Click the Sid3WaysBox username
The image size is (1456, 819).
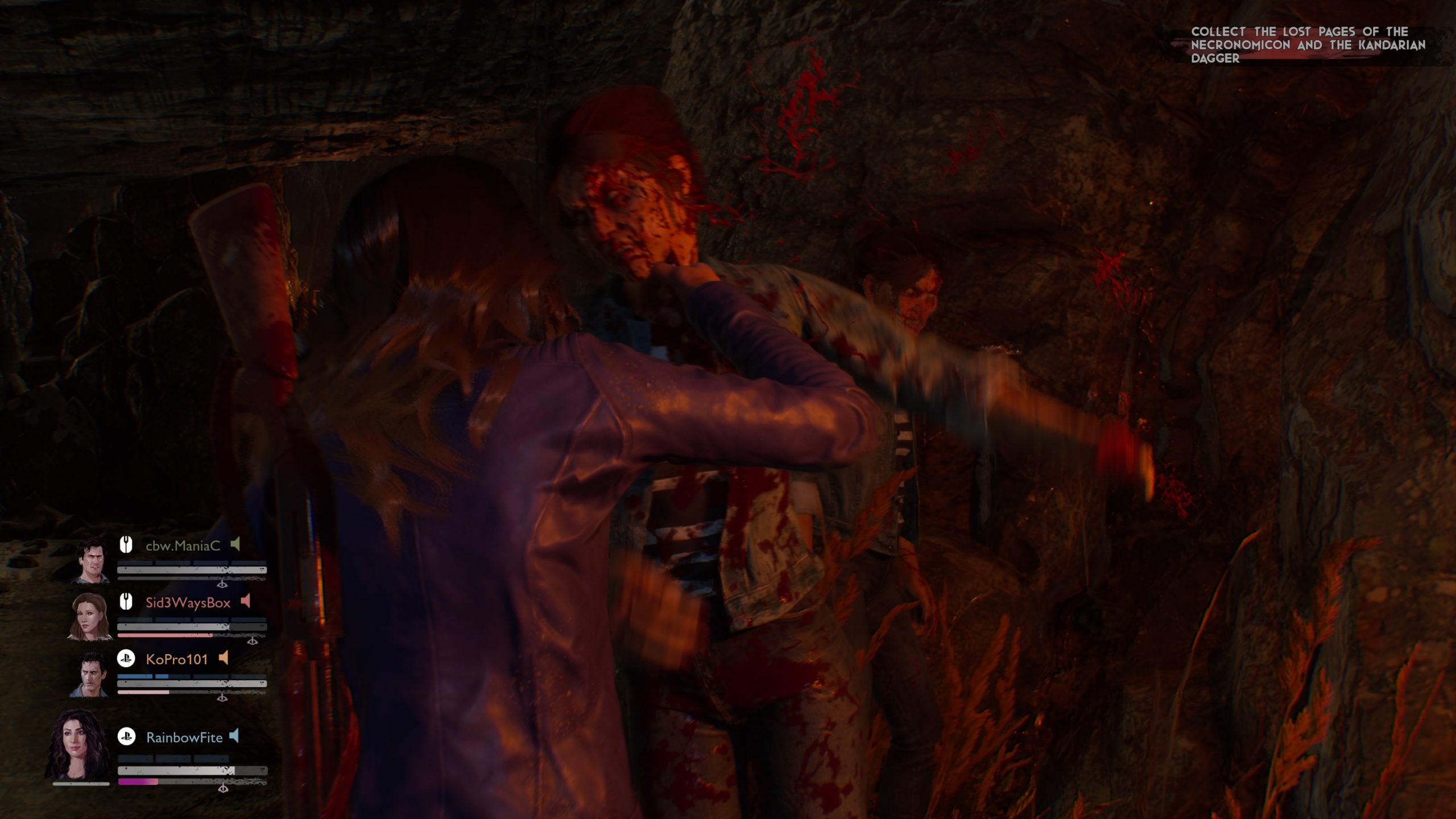pyautogui.click(x=188, y=602)
